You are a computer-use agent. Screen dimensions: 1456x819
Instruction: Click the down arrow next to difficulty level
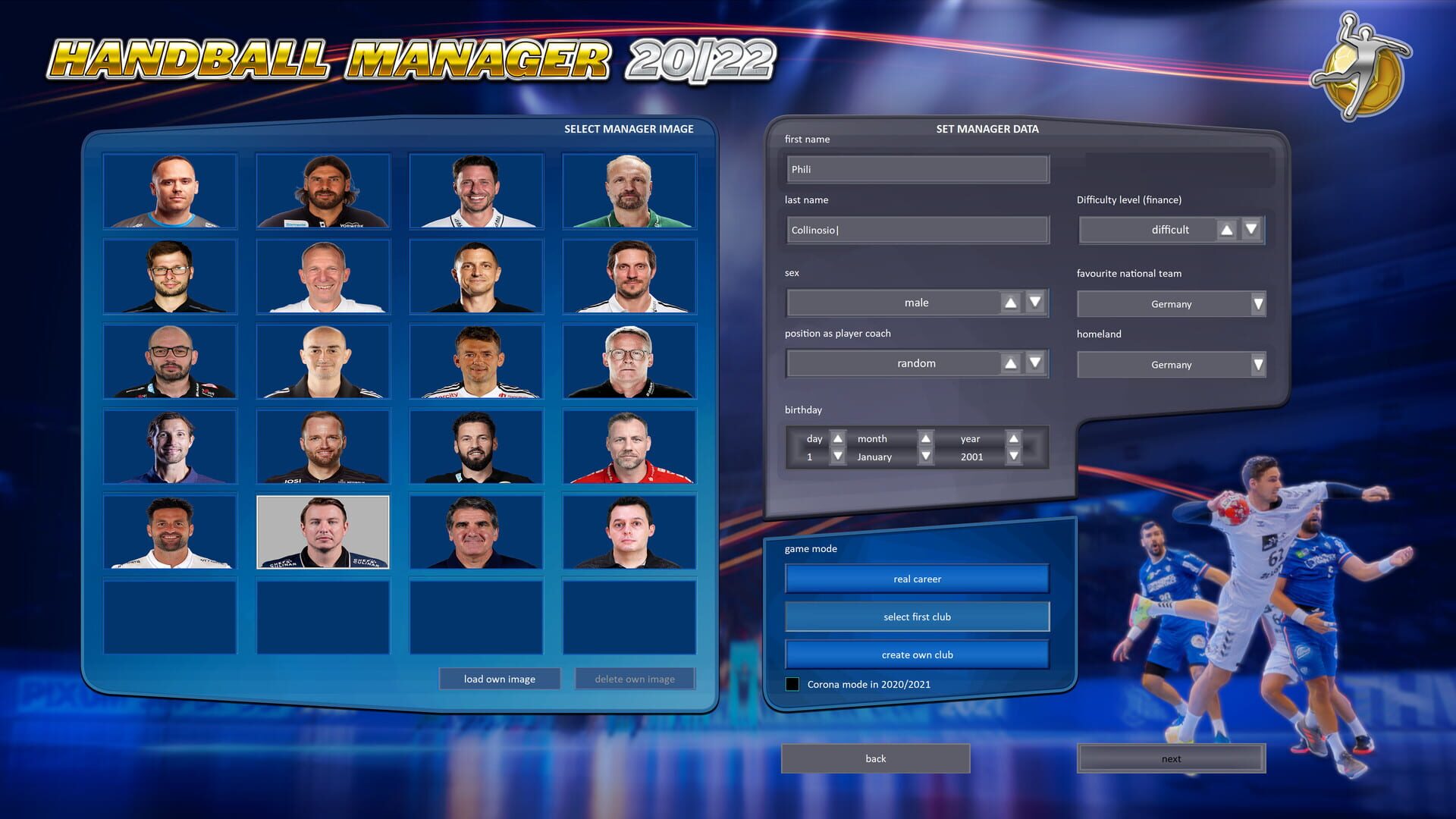1250,229
